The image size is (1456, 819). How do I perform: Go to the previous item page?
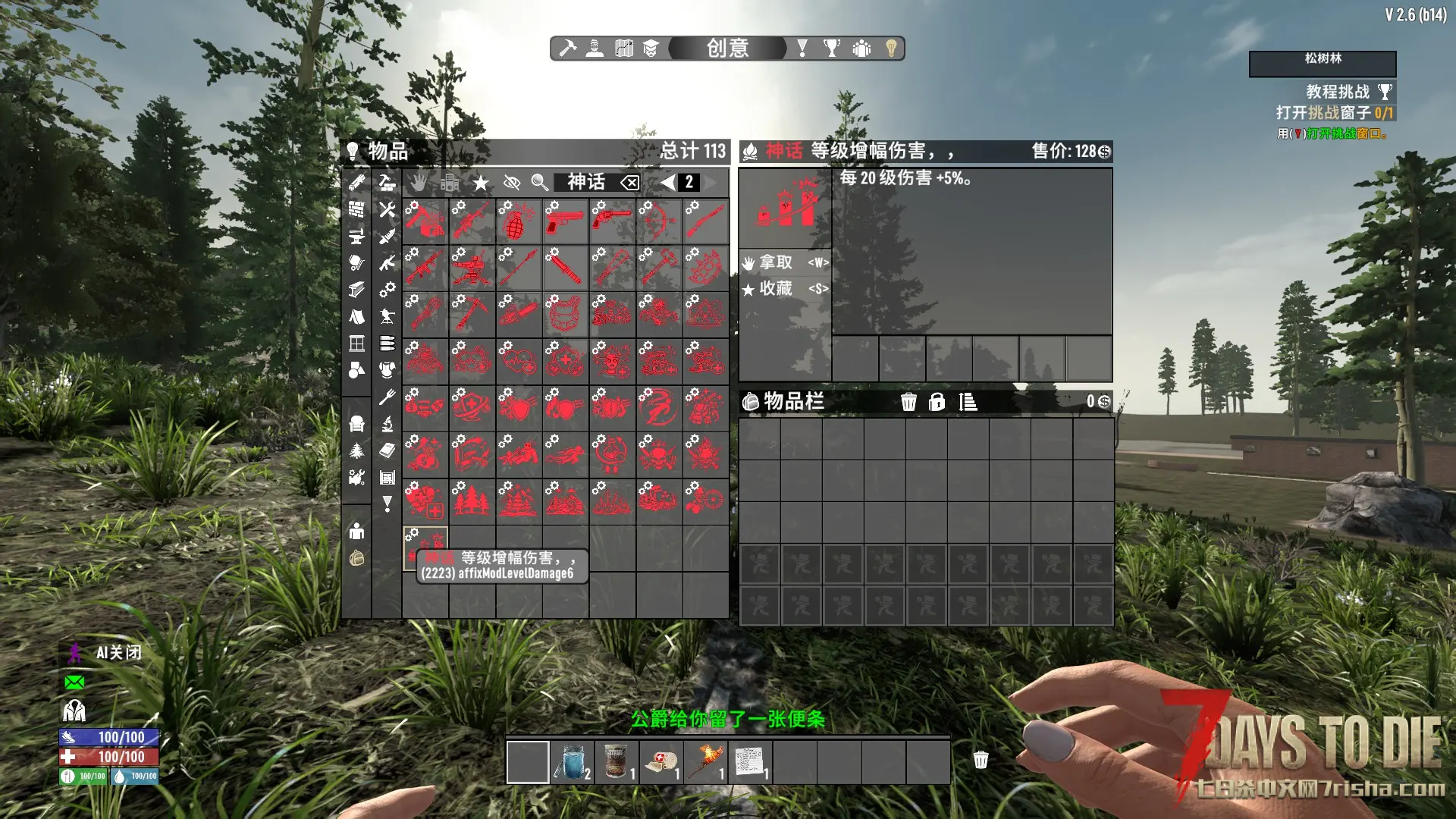coord(667,183)
